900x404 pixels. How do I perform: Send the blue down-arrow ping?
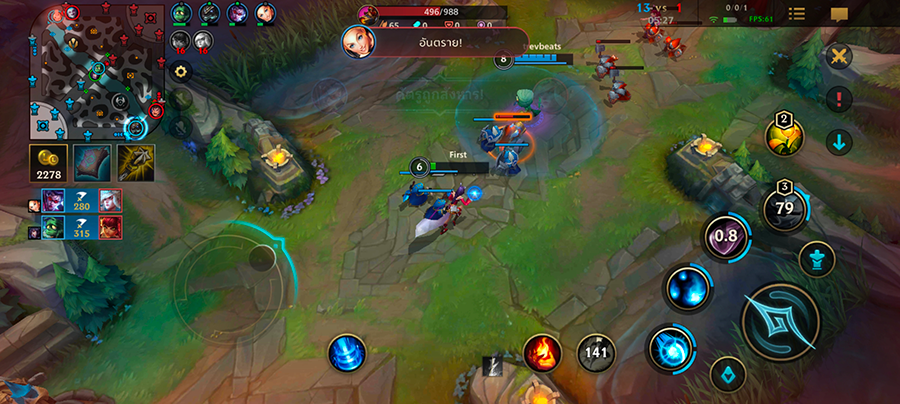(x=838, y=141)
